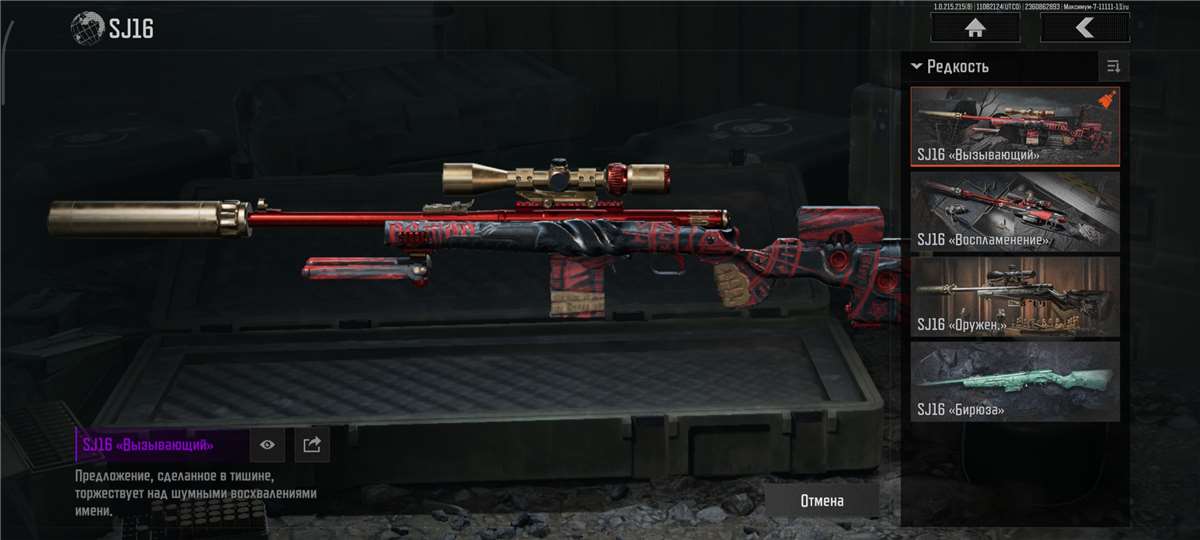Select the SJ16 «Бирюза» skin
Image resolution: width=1200 pixels, height=540 pixels.
pos(1014,381)
